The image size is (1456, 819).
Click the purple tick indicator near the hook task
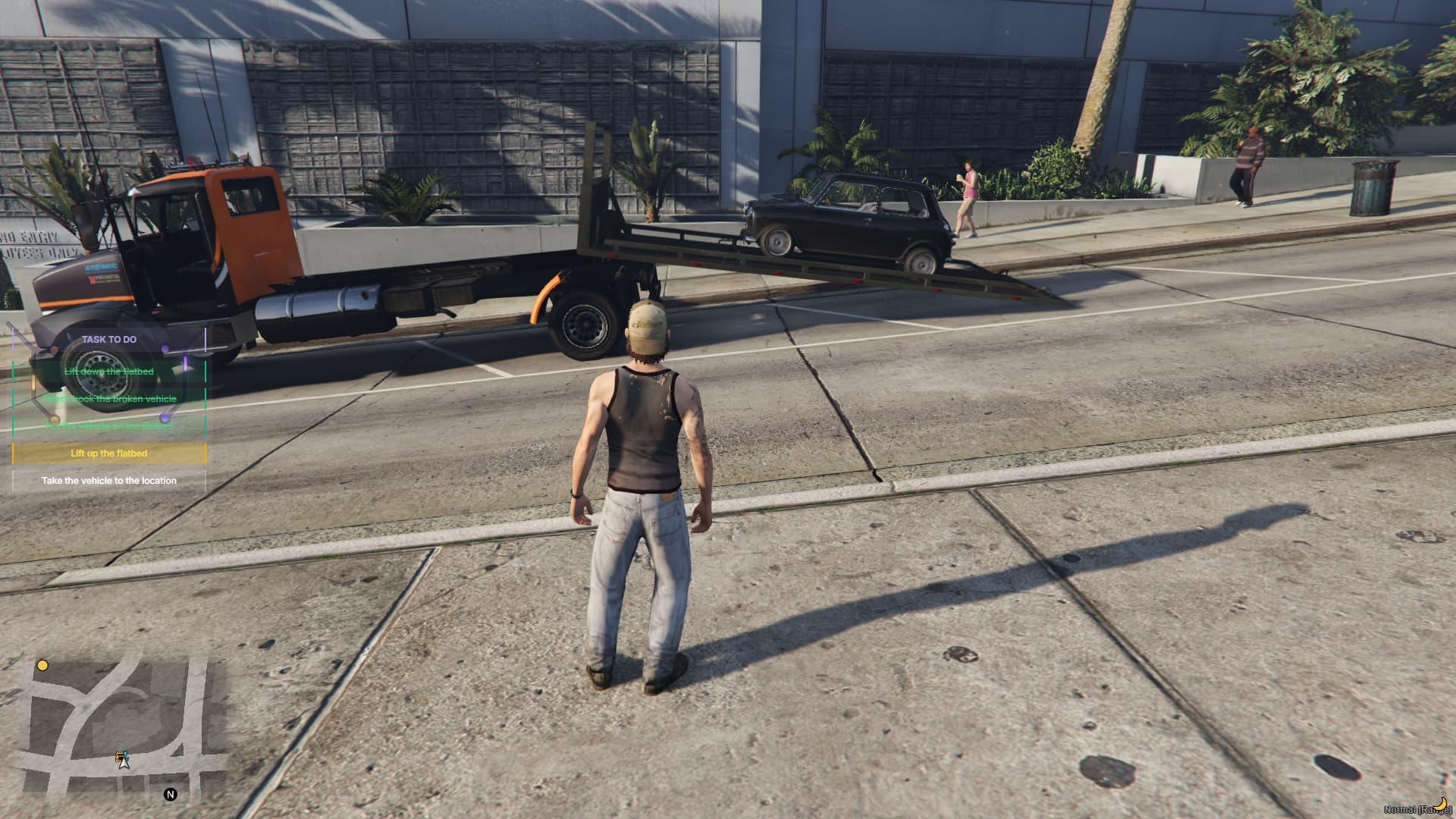tap(185, 364)
